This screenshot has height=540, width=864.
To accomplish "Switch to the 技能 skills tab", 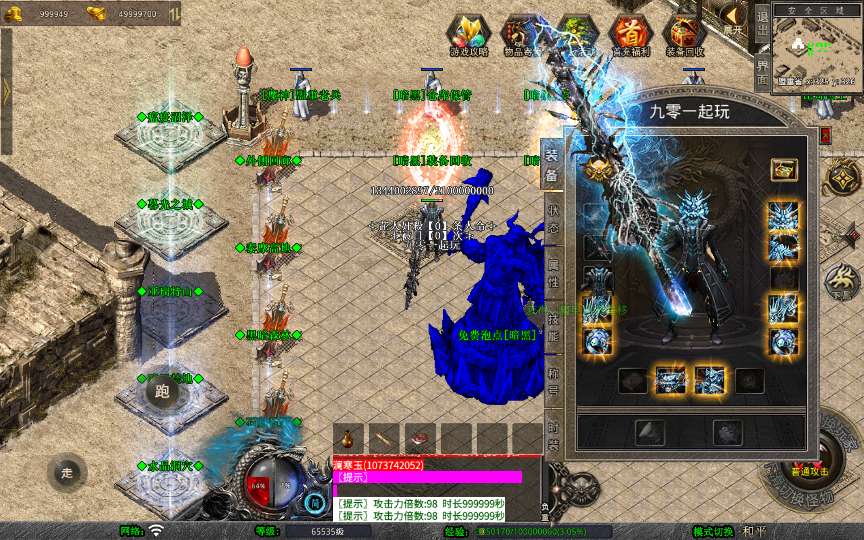I will point(553,323).
